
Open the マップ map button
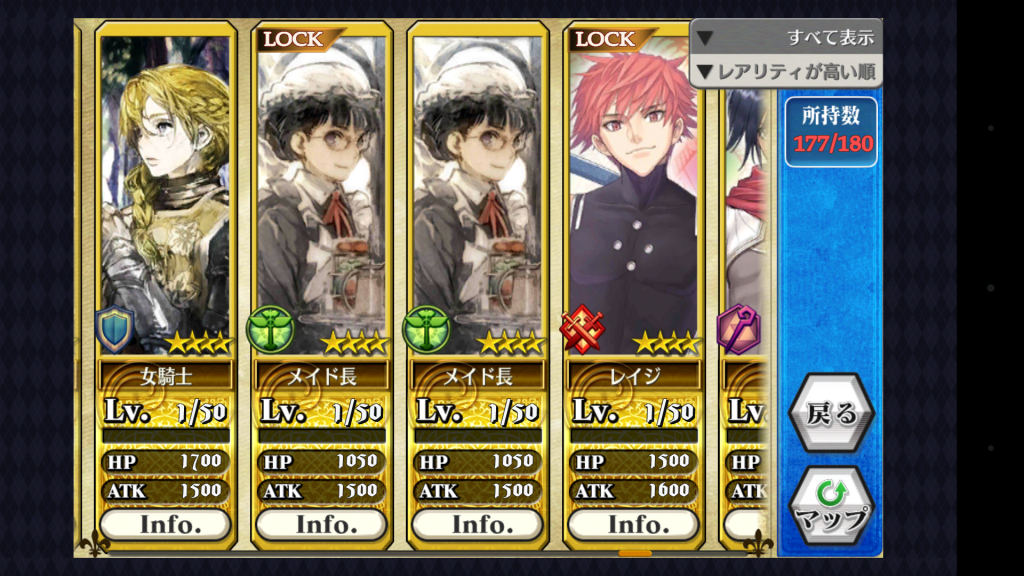(831, 507)
